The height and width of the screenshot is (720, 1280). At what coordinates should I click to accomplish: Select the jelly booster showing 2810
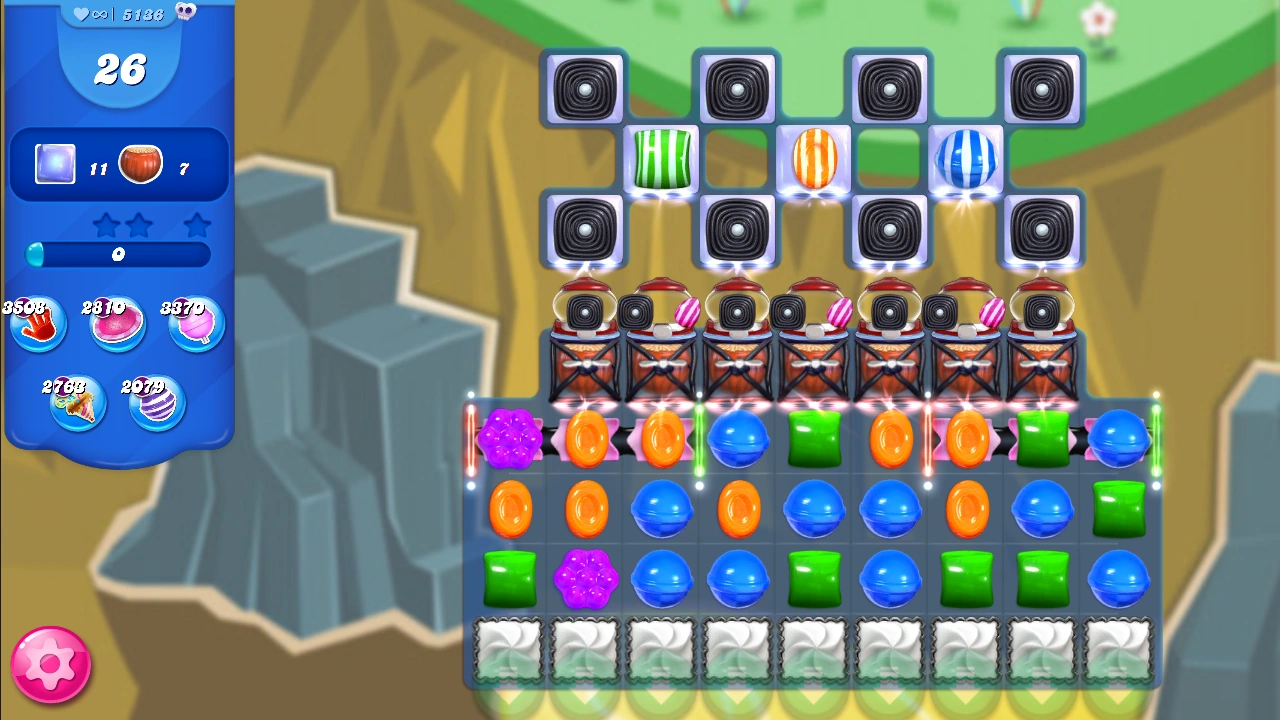tap(117, 325)
